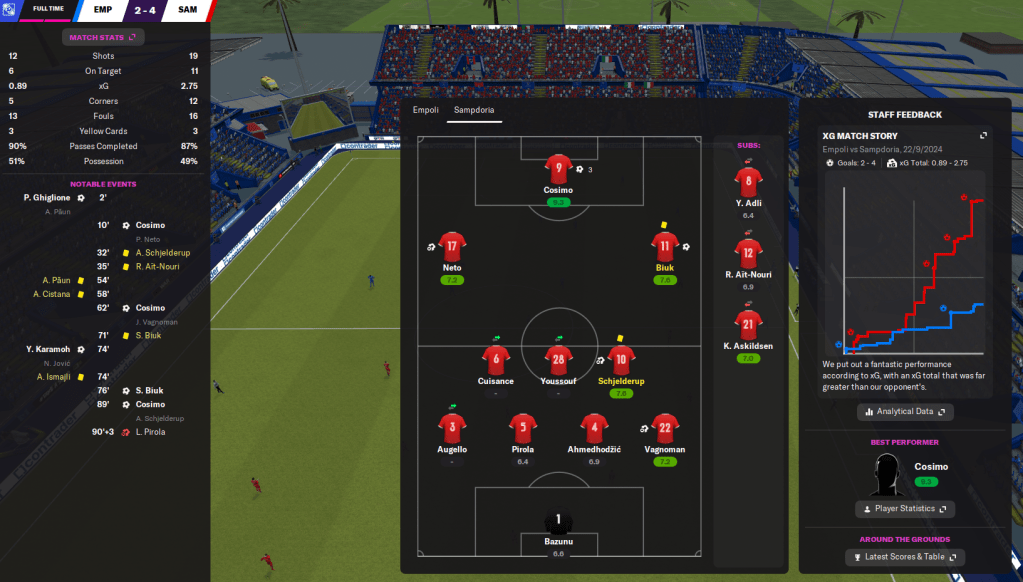View Player Statistics for best performer
Screen dimensions: 1023x582
pyautogui.click(x=905, y=509)
